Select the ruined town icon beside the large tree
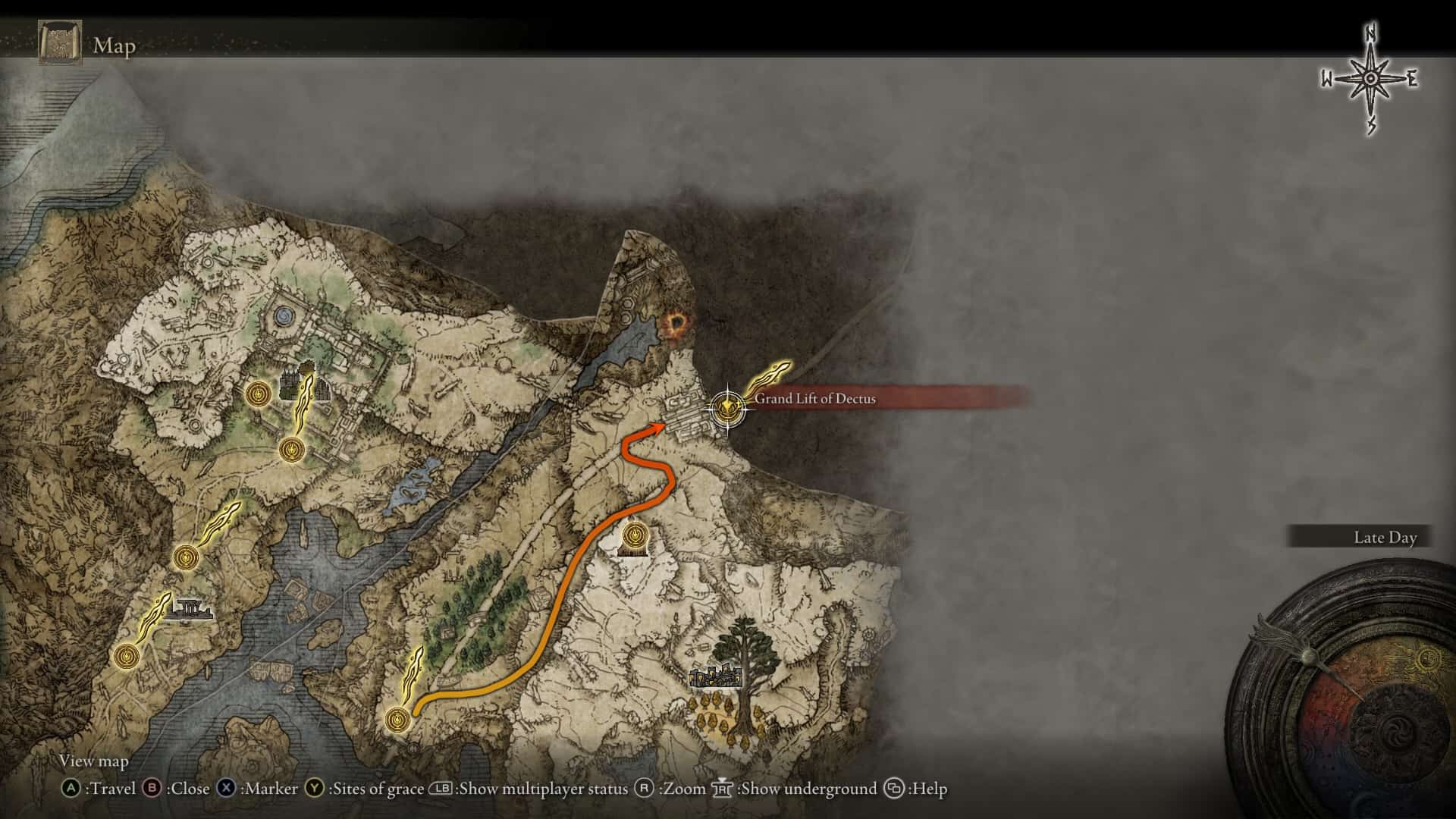Screen dimensions: 1456x819 [715, 675]
